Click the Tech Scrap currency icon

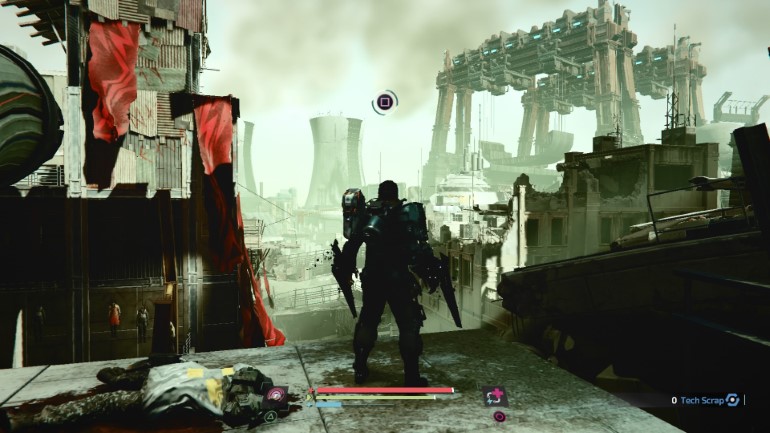point(732,400)
